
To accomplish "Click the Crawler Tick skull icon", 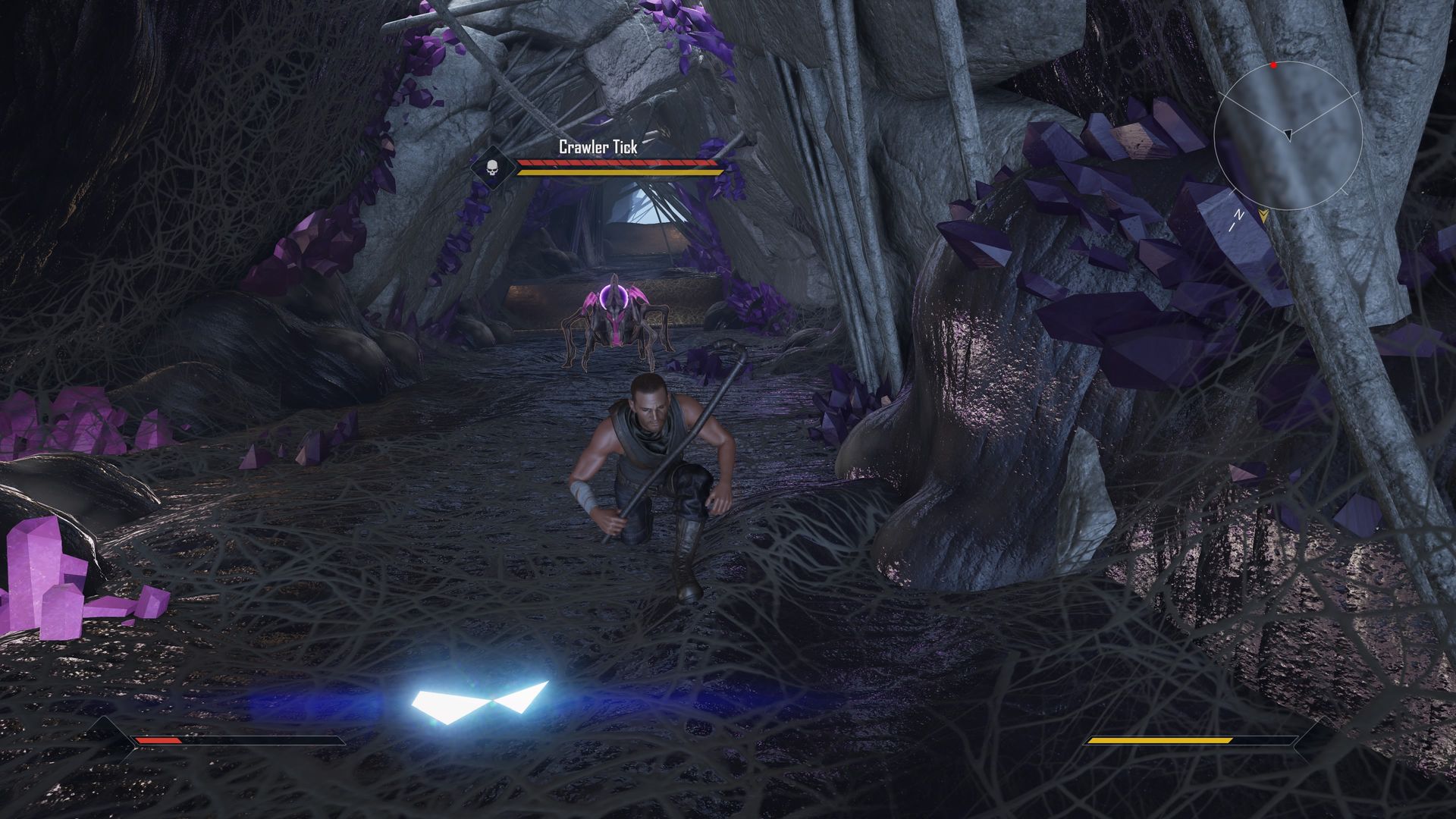I will click(x=491, y=167).
